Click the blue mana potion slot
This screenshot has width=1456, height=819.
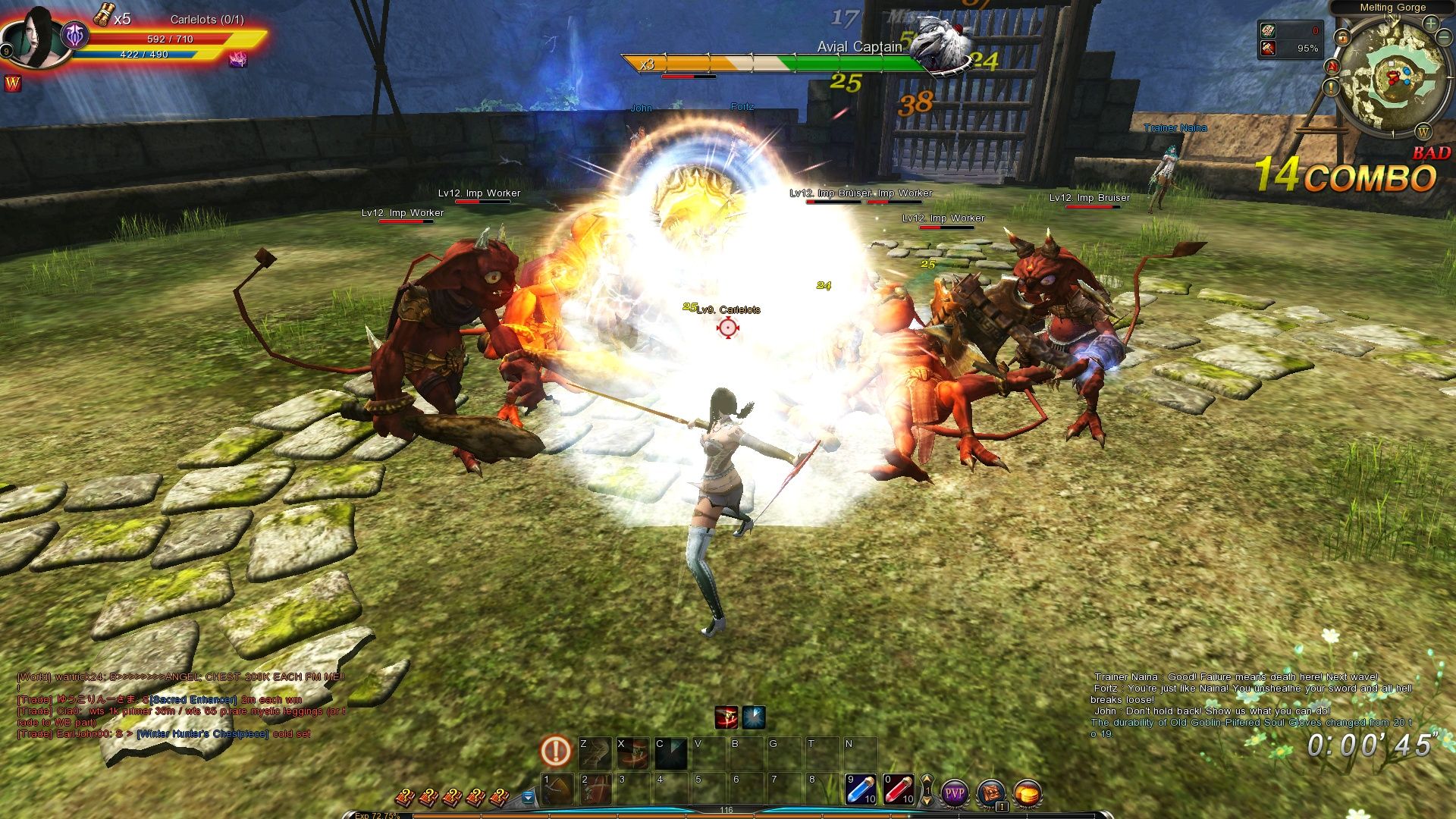click(x=861, y=789)
